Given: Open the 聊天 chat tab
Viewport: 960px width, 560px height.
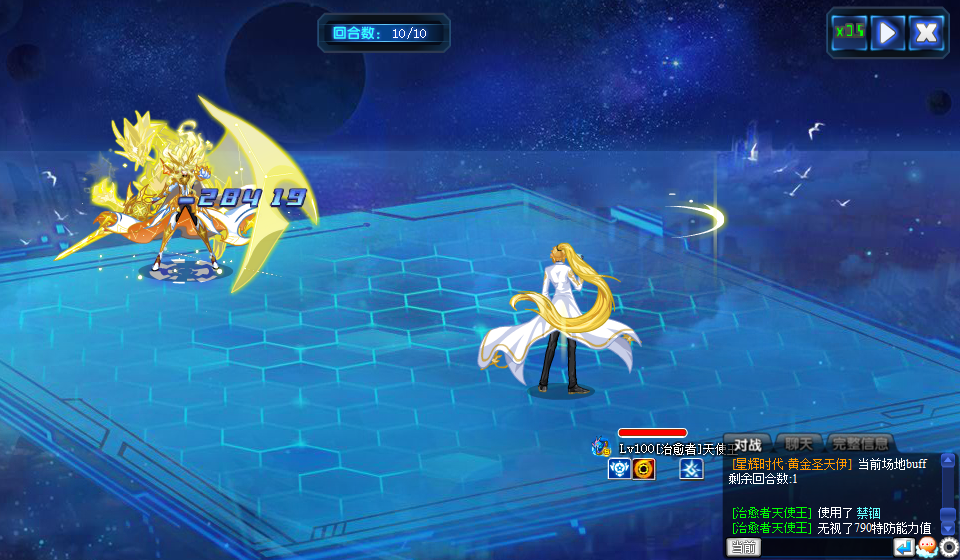Looking at the screenshot, I should (x=798, y=444).
